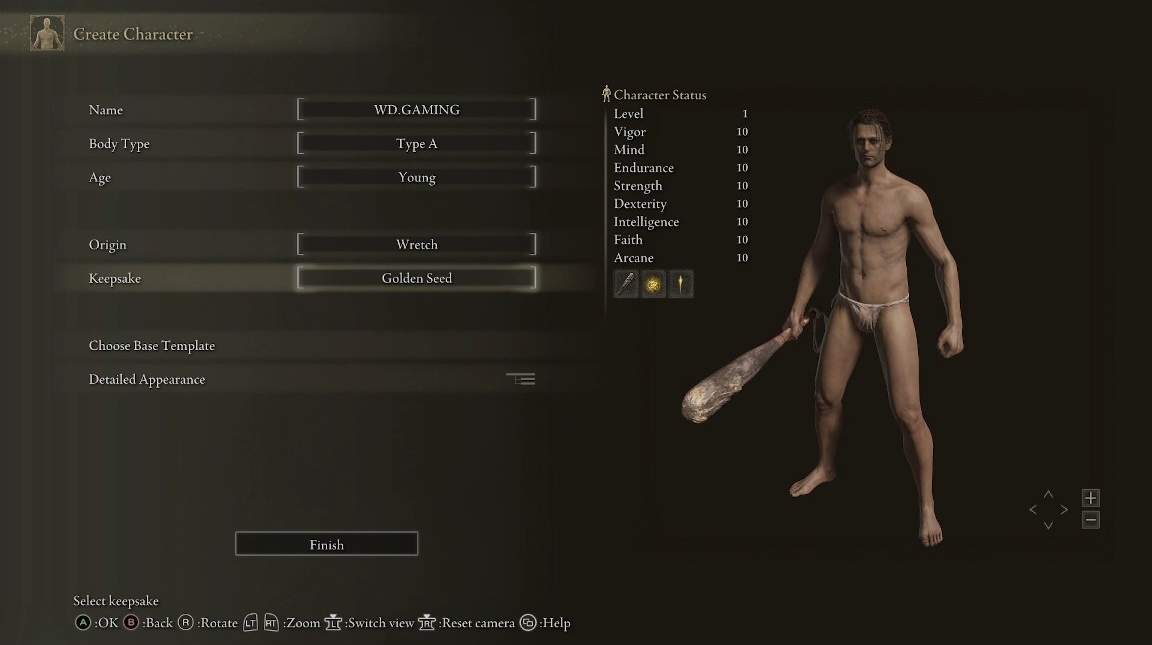
Task: Open the Age selector set to Young
Action: point(416,178)
